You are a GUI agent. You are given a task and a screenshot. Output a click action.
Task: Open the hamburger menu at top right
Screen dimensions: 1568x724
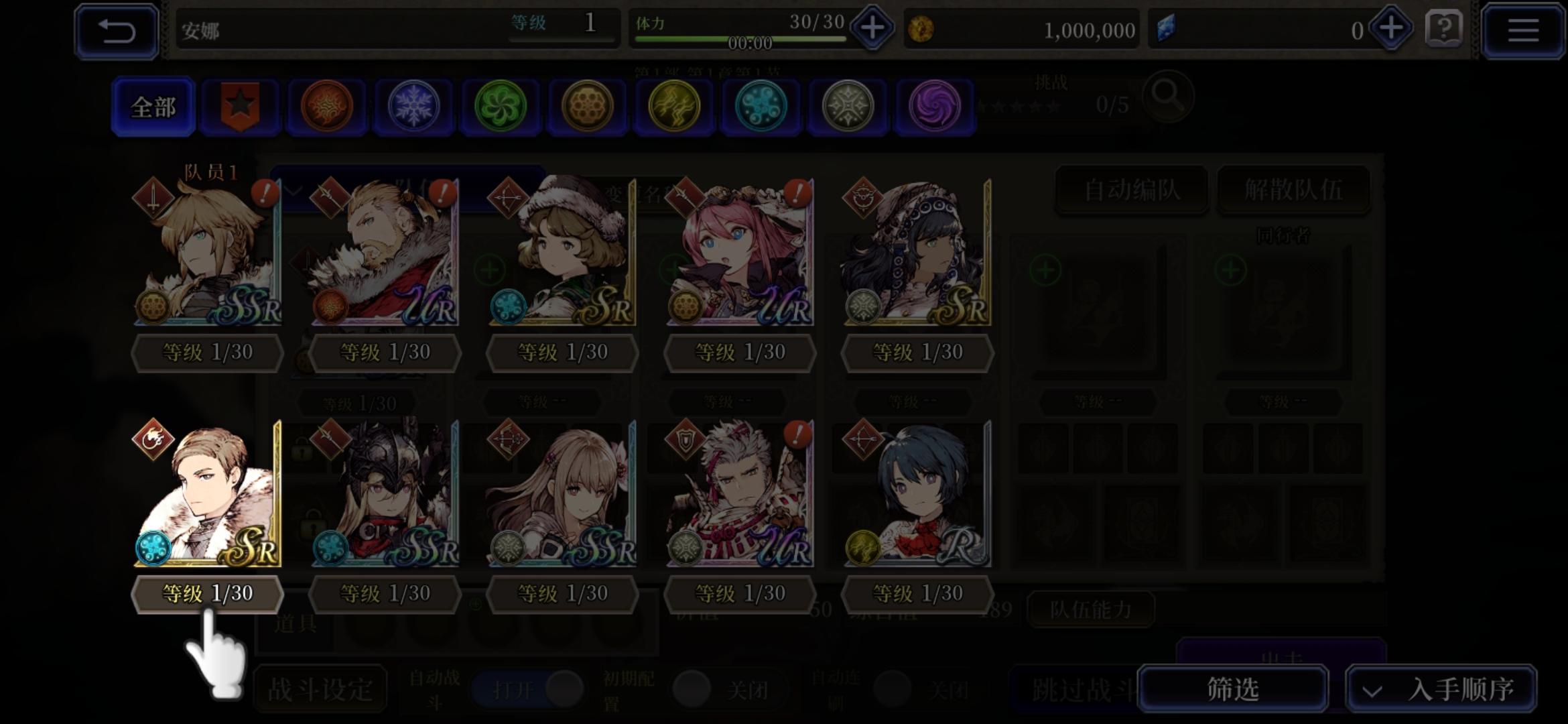[1522, 30]
